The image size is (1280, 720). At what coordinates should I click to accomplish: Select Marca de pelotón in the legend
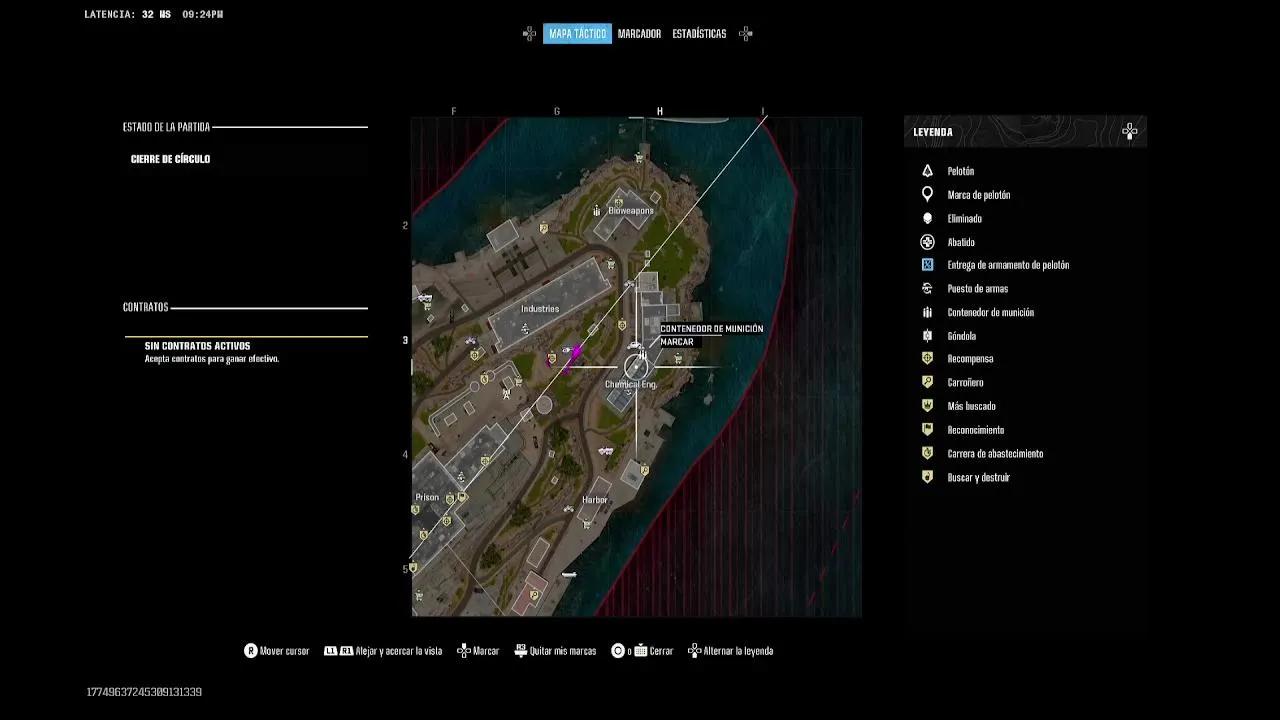click(x=978, y=195)
